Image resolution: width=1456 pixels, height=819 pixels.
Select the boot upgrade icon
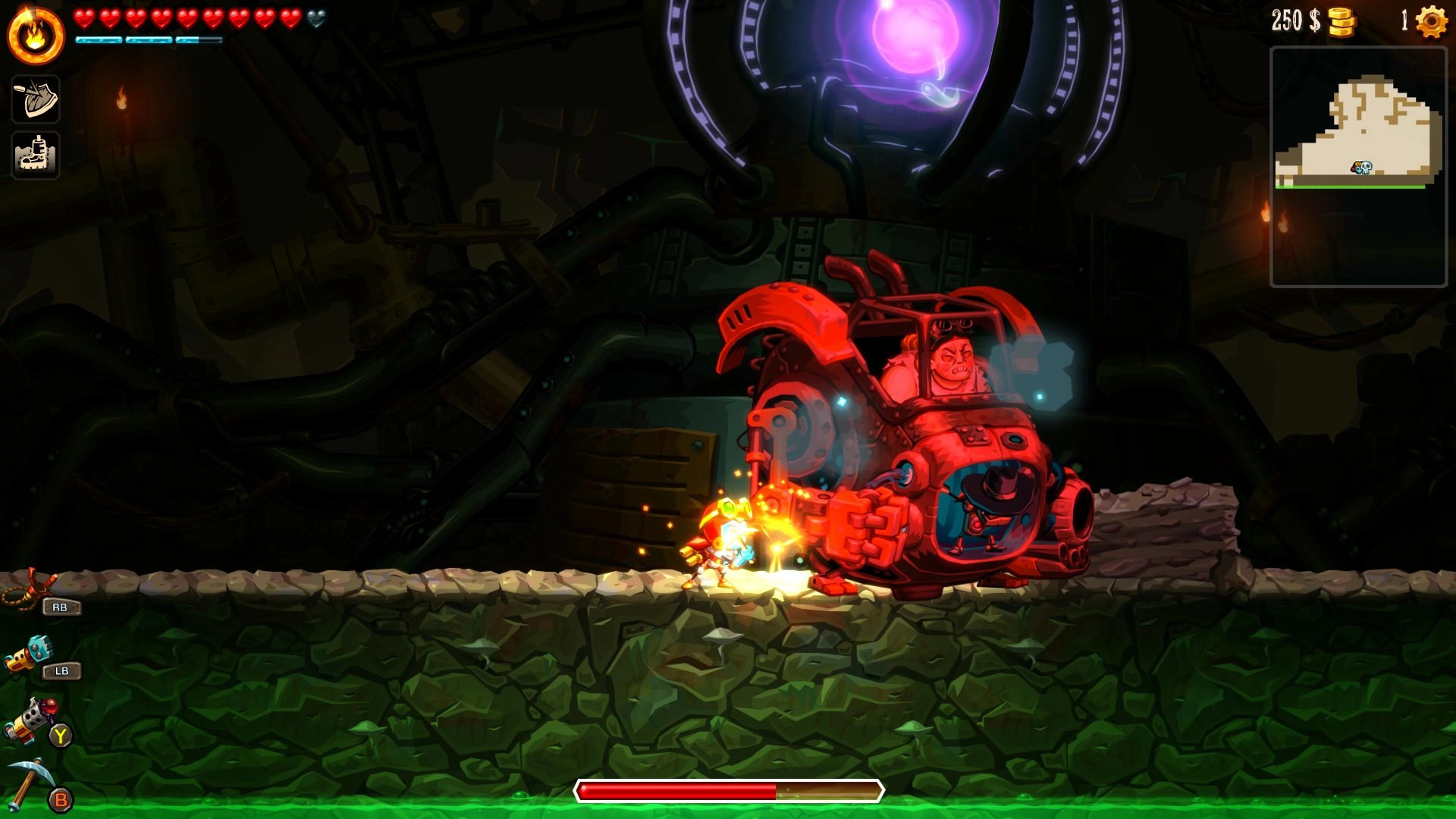click(36, 155)
